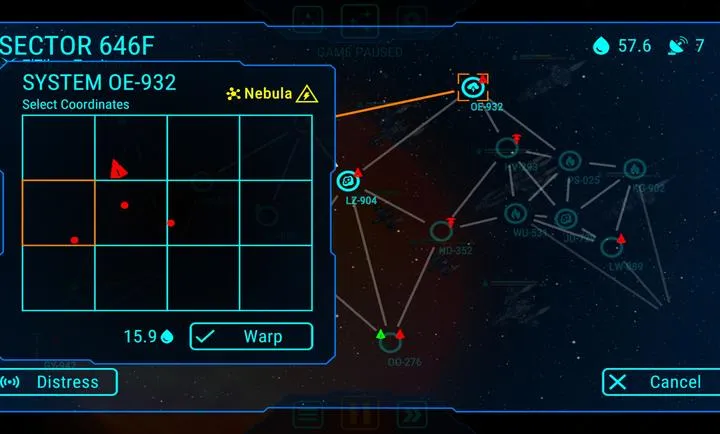Viewport: 720px width, 434px height.
Task: Select the WU-531 flame system node
Action: [x=514, y=213]
